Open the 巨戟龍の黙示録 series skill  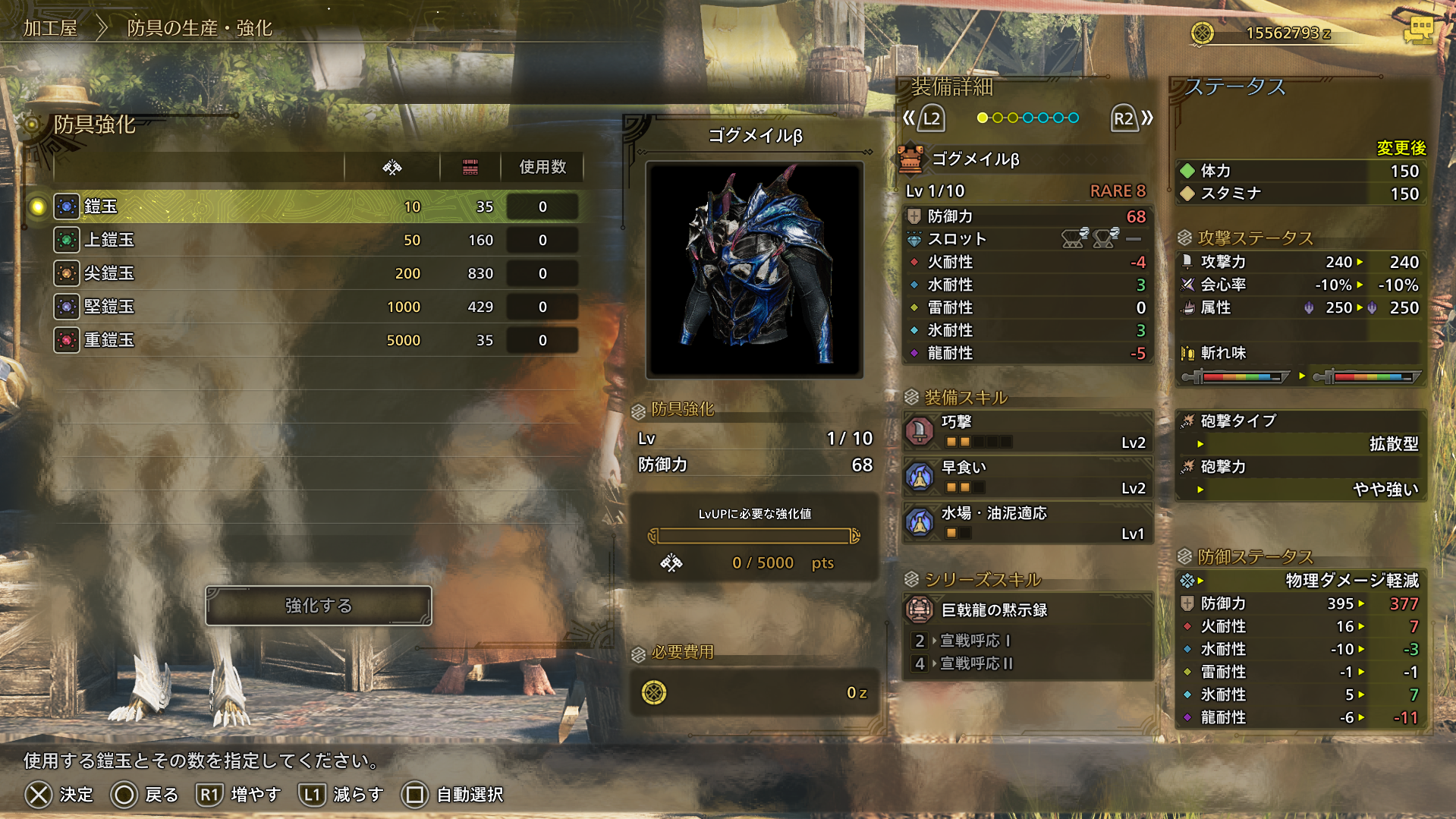1027,610
